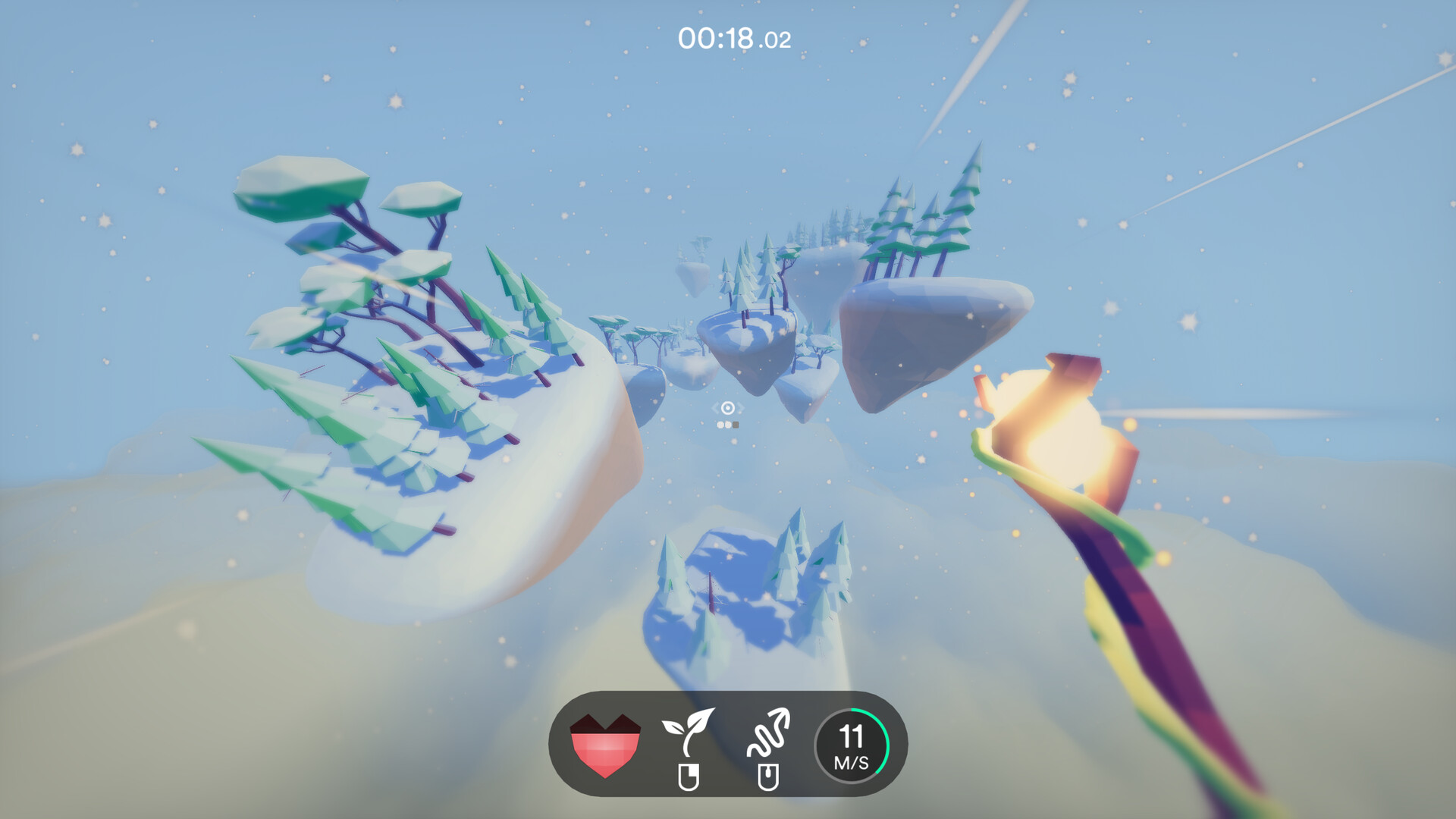This screenshot has height=819, width=1456.
Task: Toggle the second filled charge pip
Action: 729,425
